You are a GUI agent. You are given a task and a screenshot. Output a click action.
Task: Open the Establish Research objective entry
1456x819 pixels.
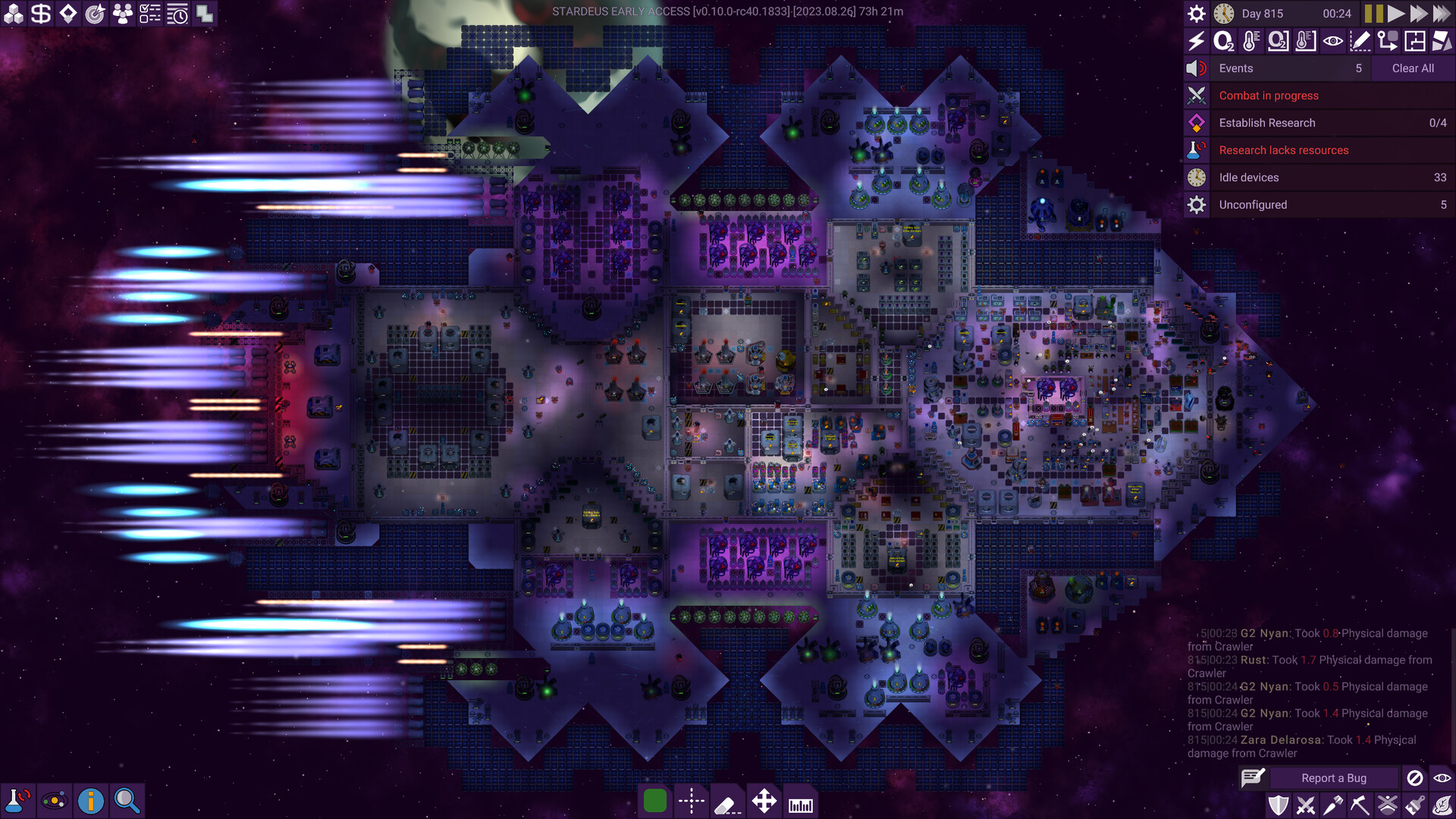tap(1267, 122)
